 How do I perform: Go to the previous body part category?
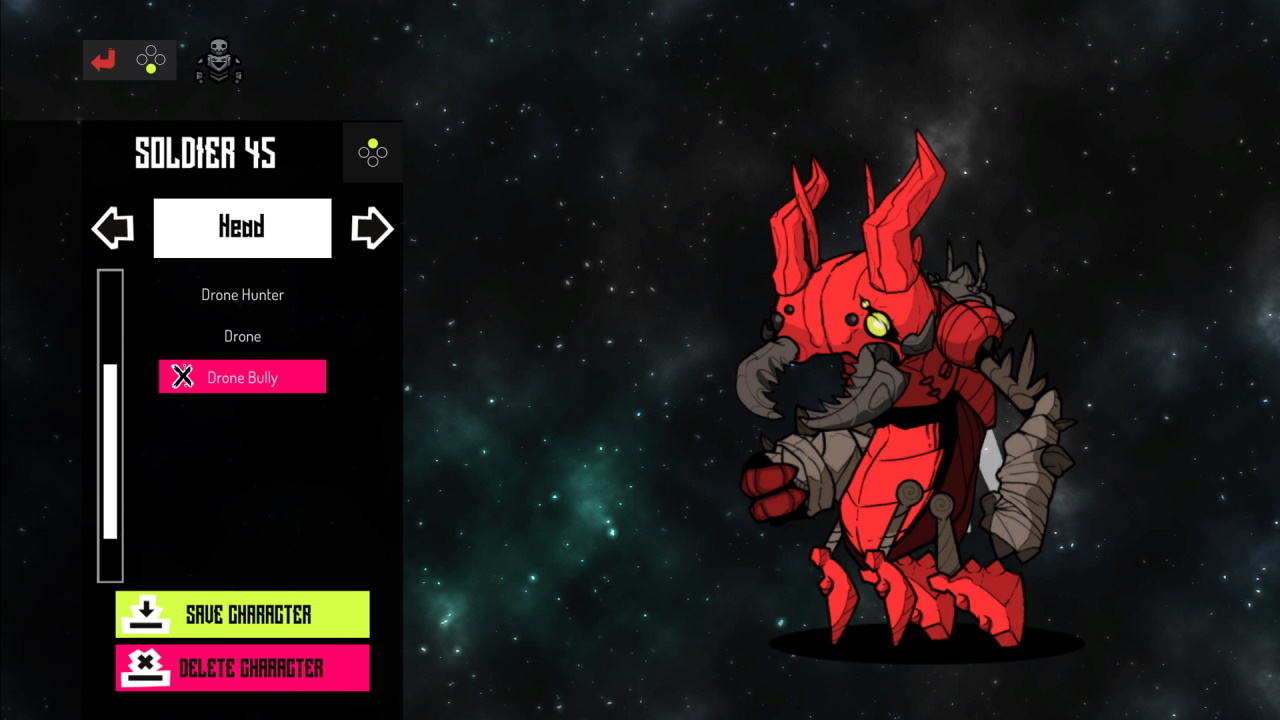coord(113,228)
